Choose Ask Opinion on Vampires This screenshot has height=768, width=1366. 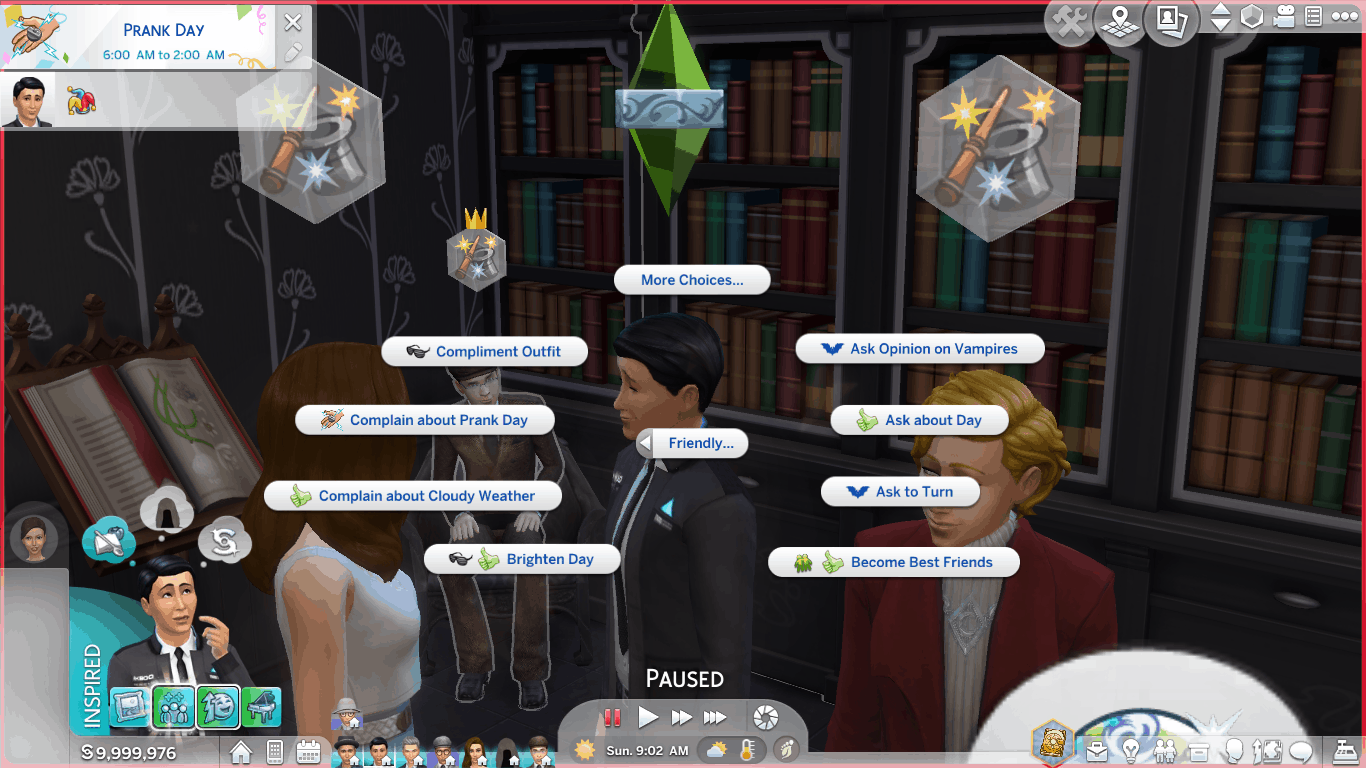(x=920, y=349)
